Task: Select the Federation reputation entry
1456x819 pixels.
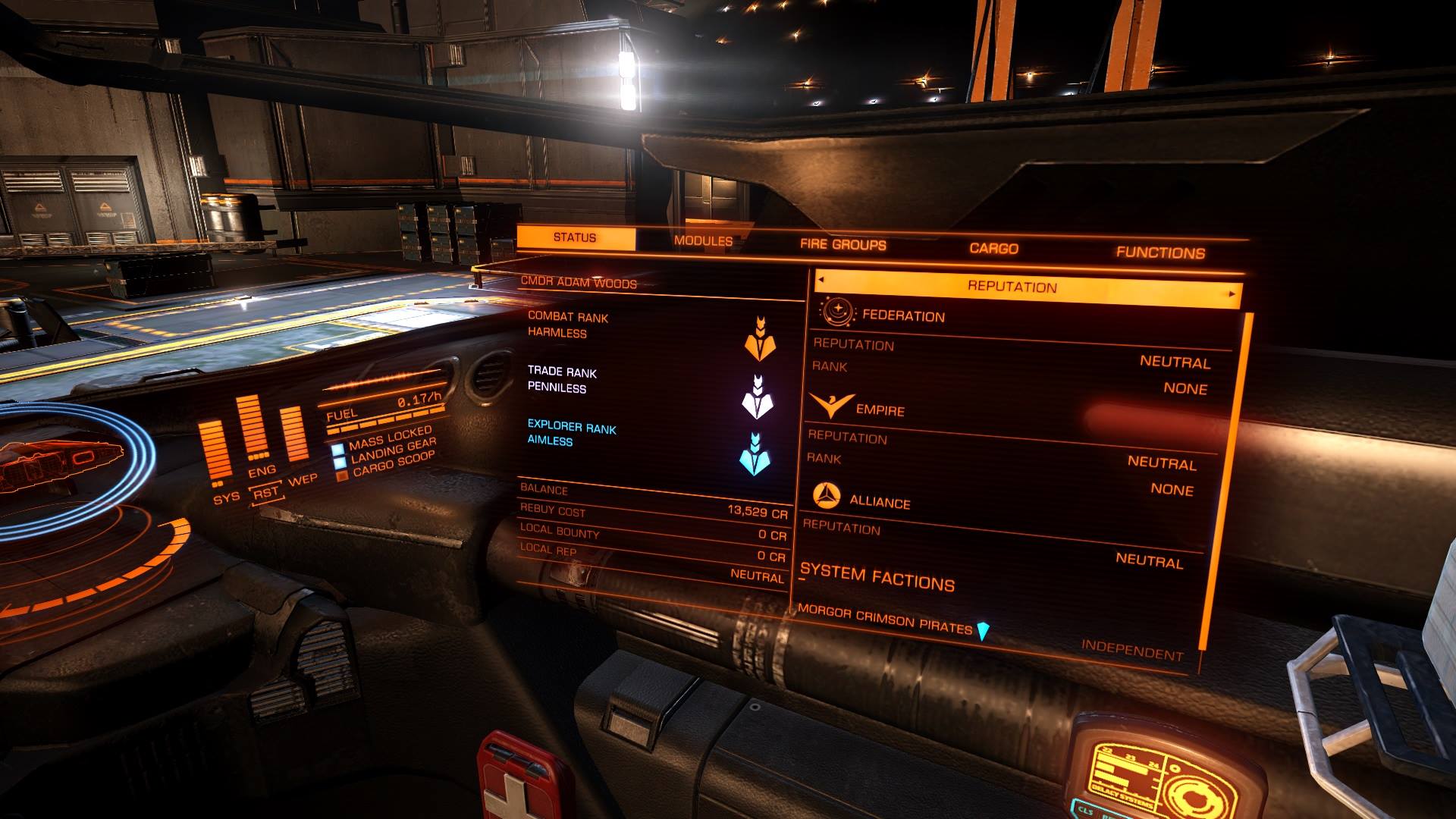Action: [x=903, y=316]
